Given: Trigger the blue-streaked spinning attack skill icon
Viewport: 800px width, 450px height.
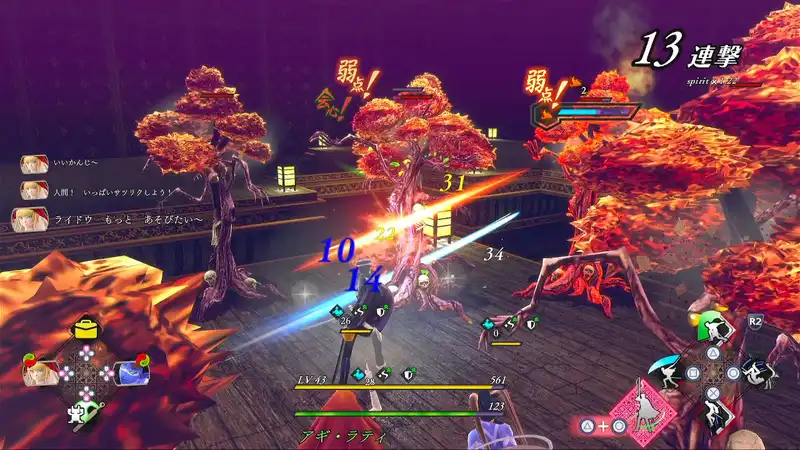Looking at the screenshot, I should tap(757, 371).
